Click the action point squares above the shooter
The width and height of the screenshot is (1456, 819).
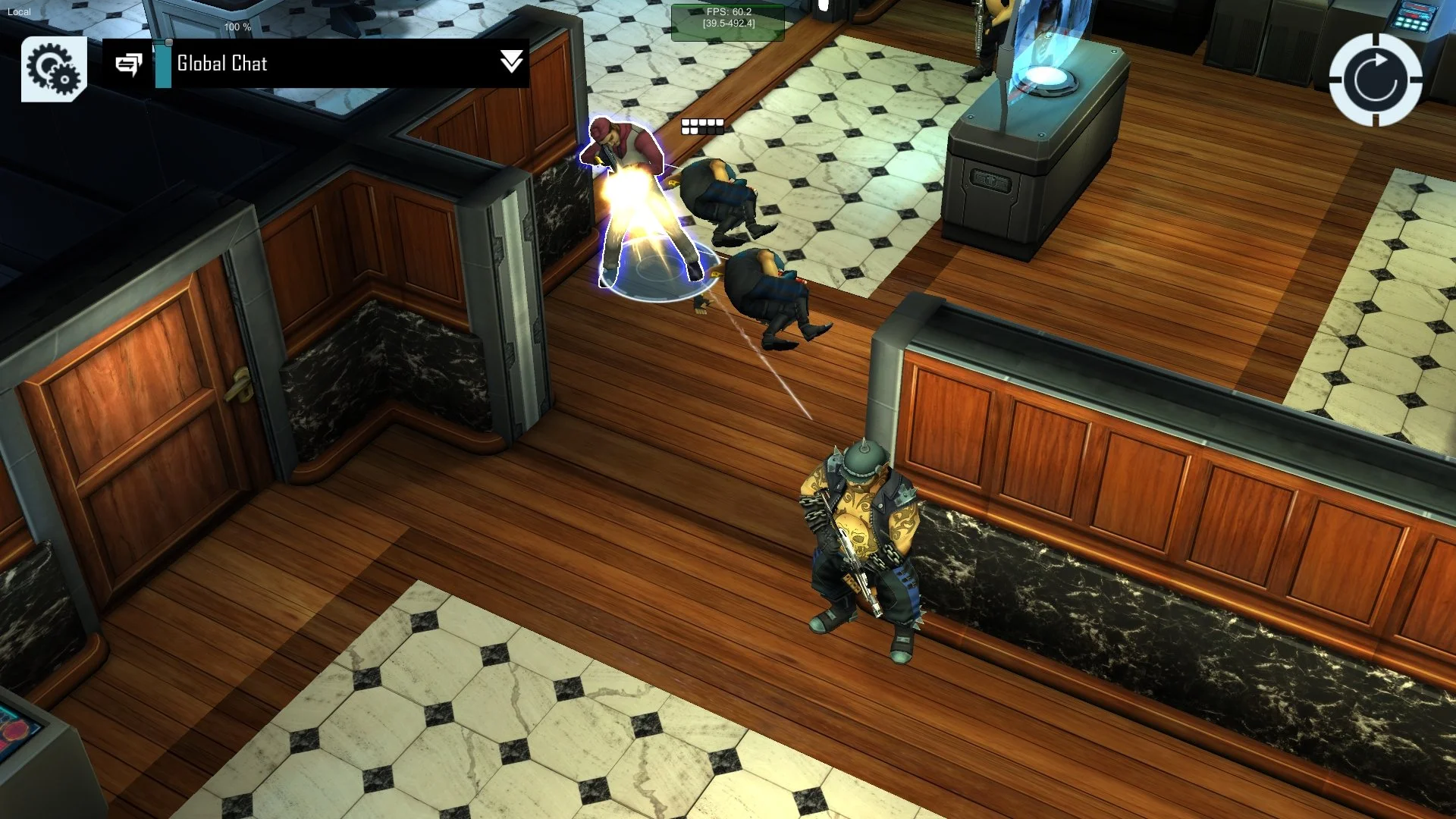click(701, 126)
